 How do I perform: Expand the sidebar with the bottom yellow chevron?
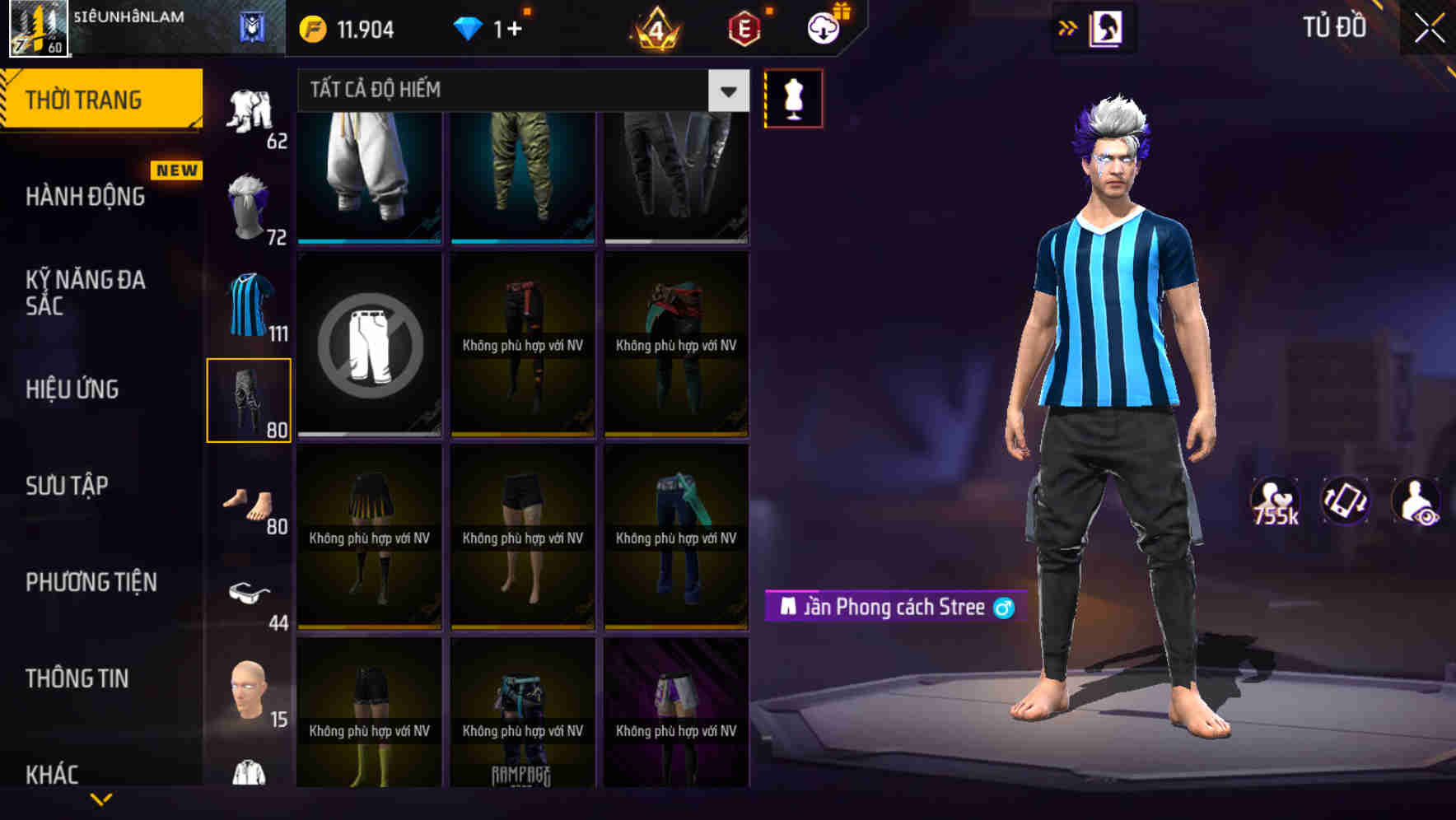[102, 797]
